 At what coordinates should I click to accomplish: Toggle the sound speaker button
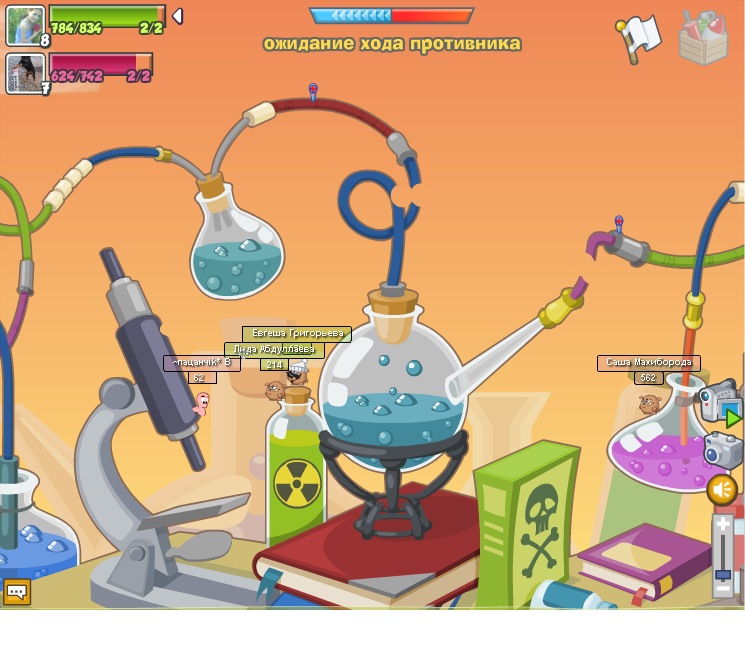pos(721,489)
